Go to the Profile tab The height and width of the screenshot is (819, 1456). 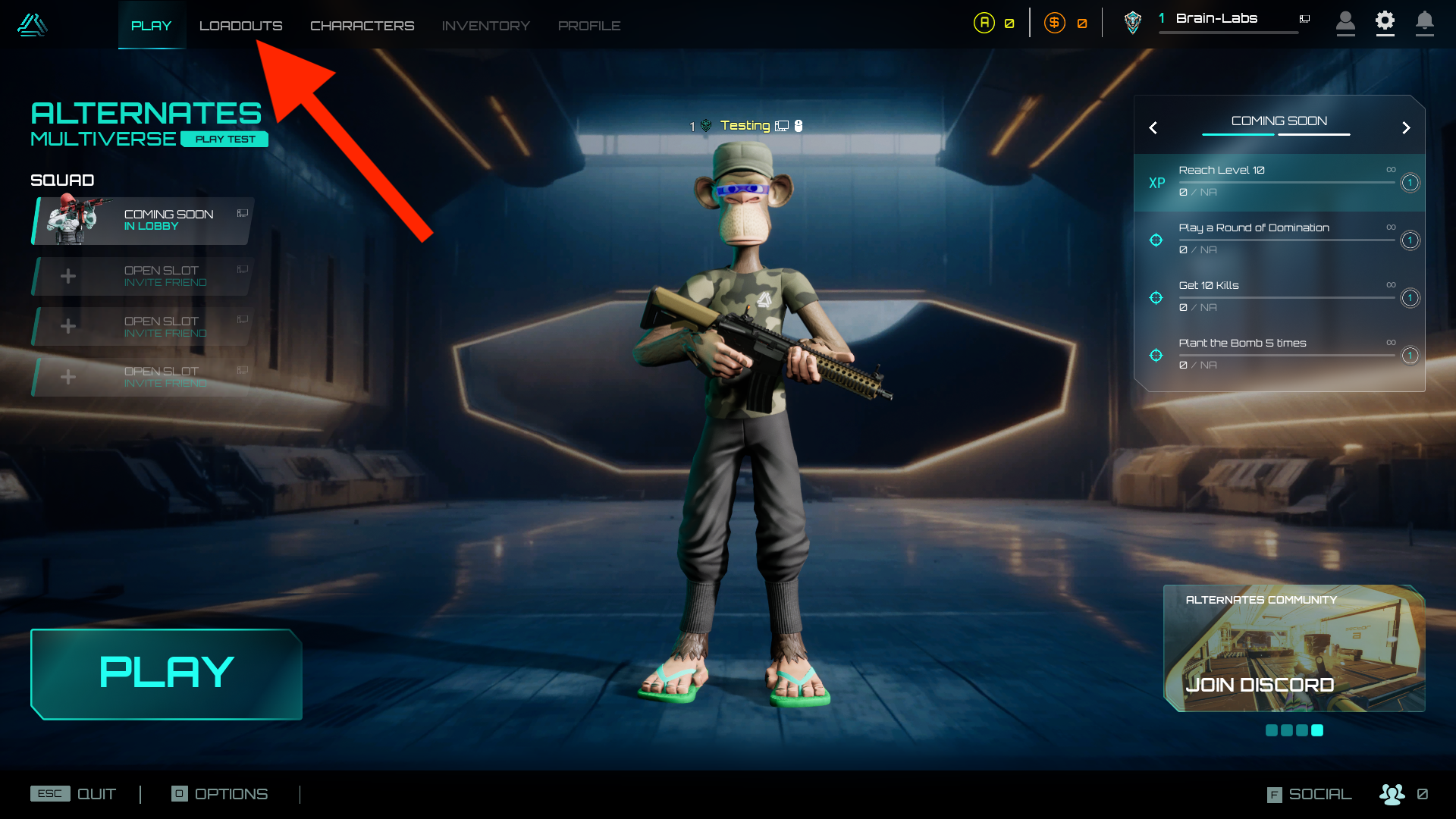(589, 26)
